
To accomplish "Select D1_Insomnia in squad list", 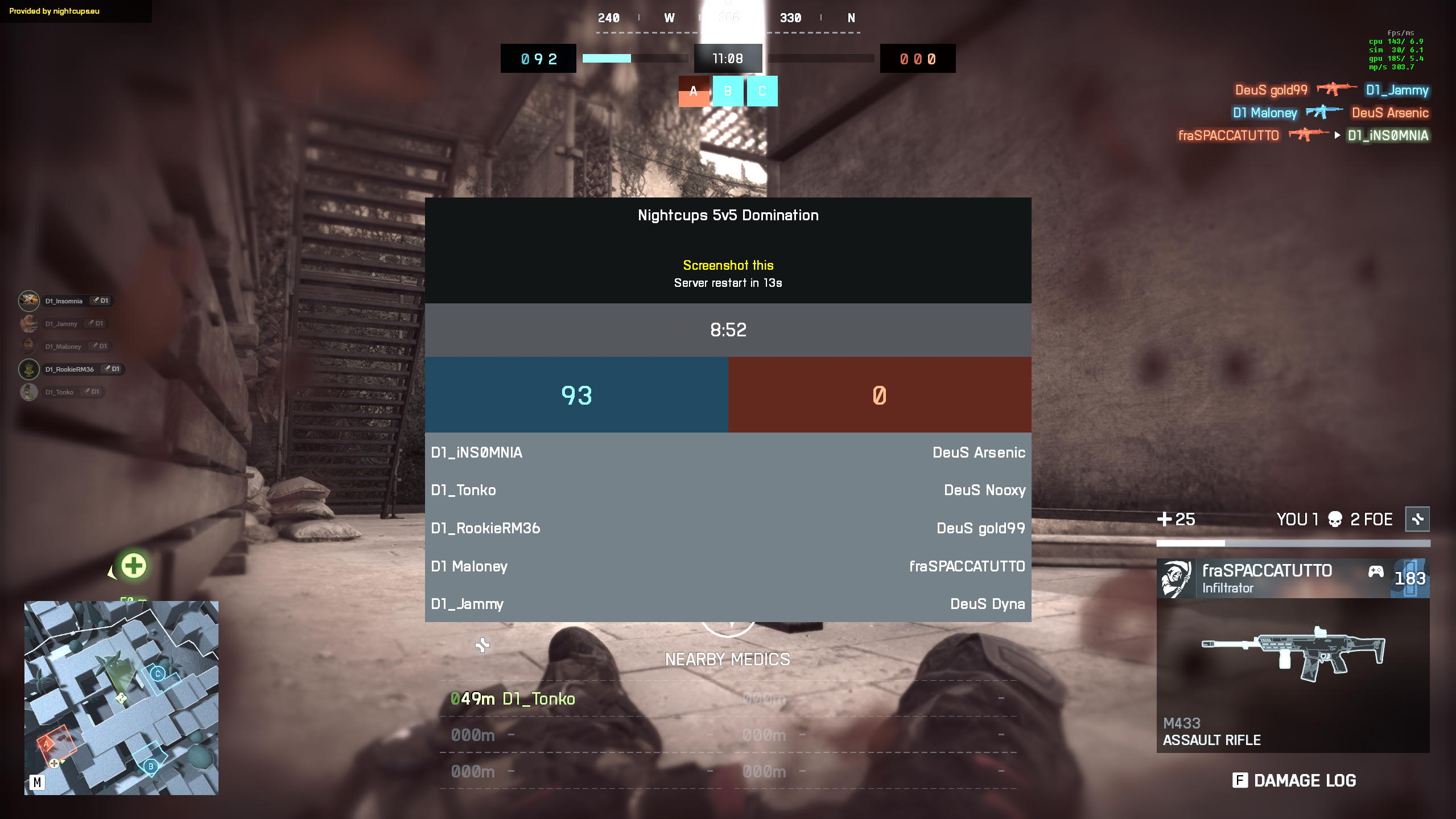I will (64, 301).
